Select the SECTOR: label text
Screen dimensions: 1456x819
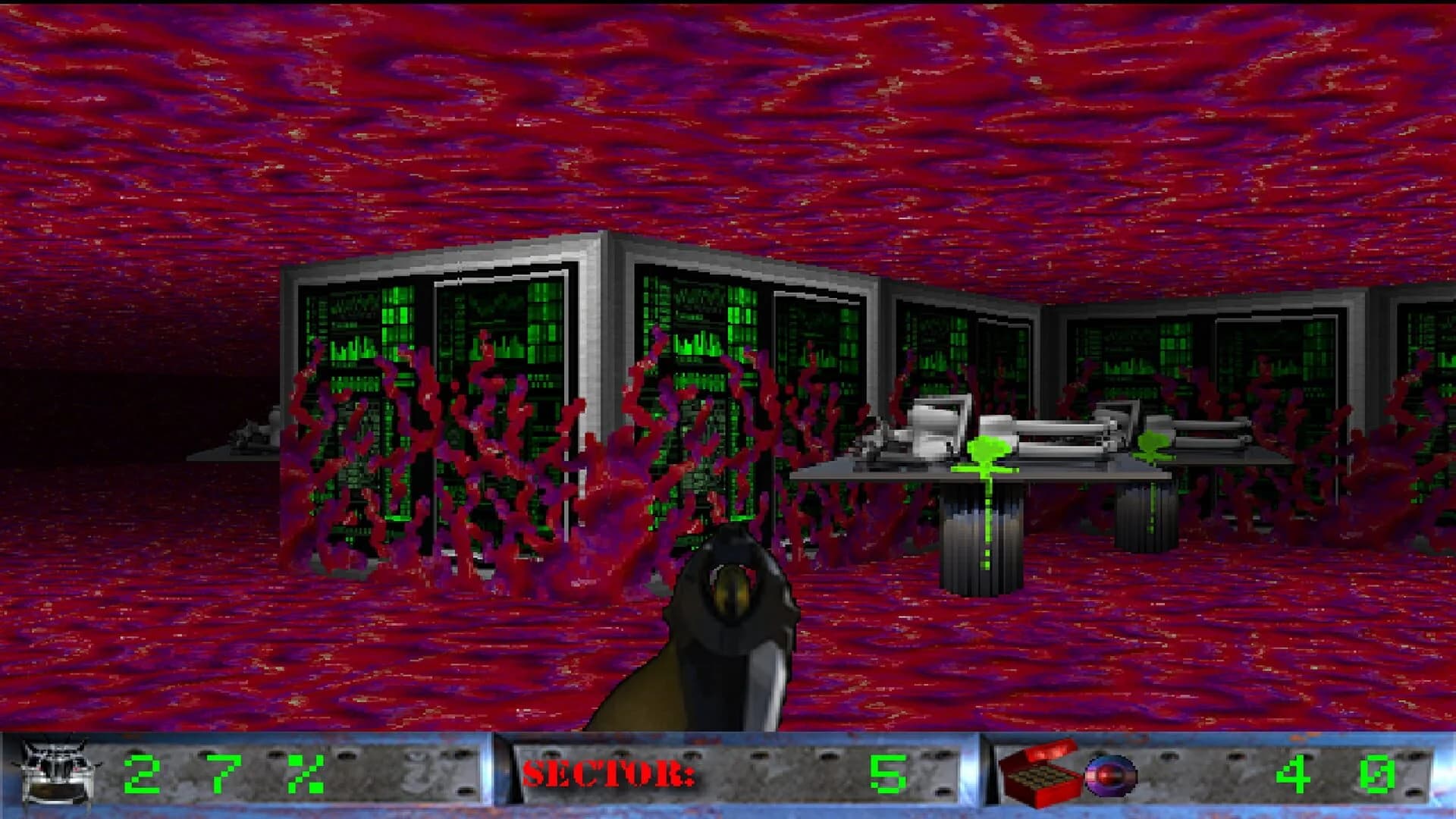(607, 775)
